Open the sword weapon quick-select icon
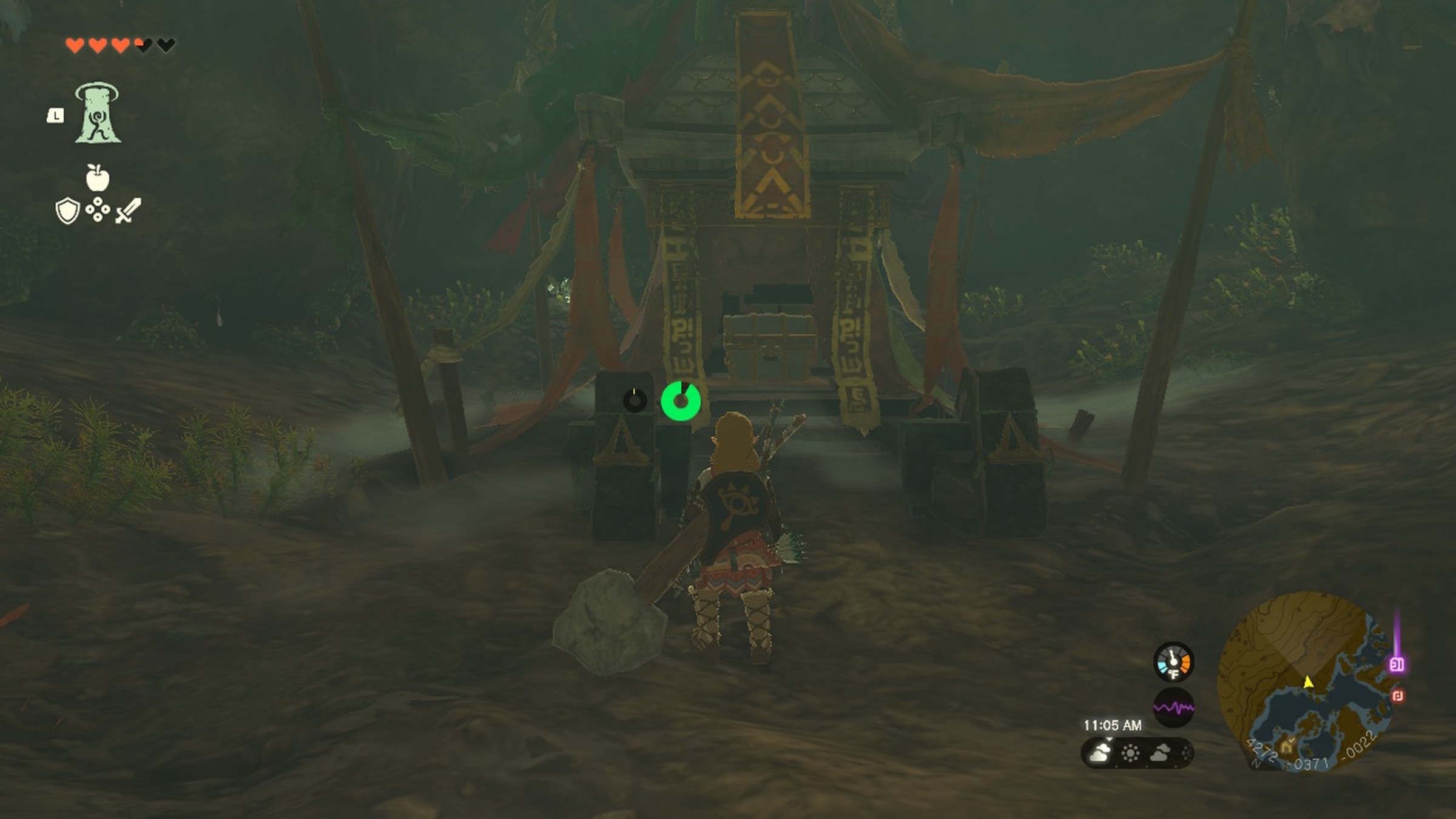The width and height of the screenshot is (1456, 819). [x=129, y=211]
